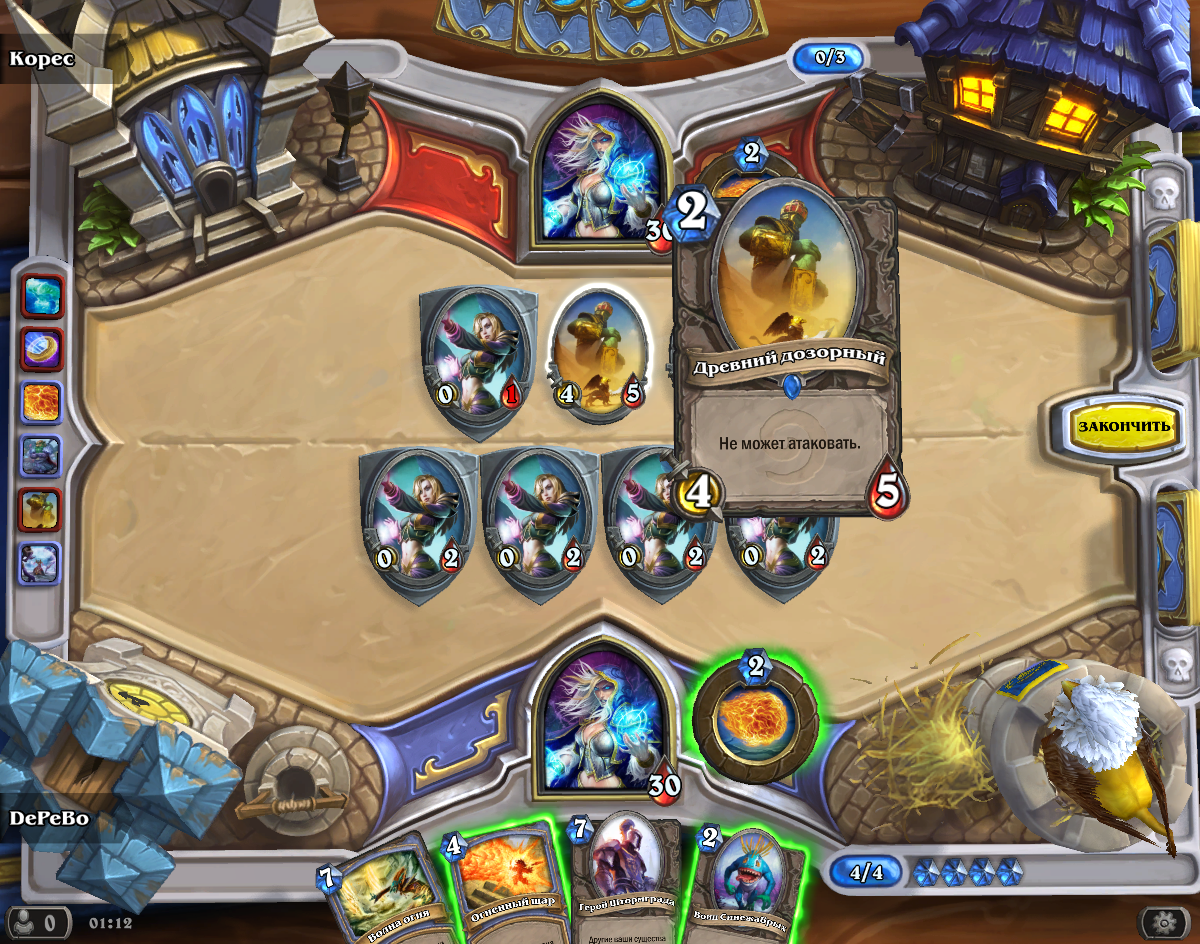This screenshot has height=944, width=1200.
Task: Inspect the lava fire tile in history
Action: (x=41, y=403)
